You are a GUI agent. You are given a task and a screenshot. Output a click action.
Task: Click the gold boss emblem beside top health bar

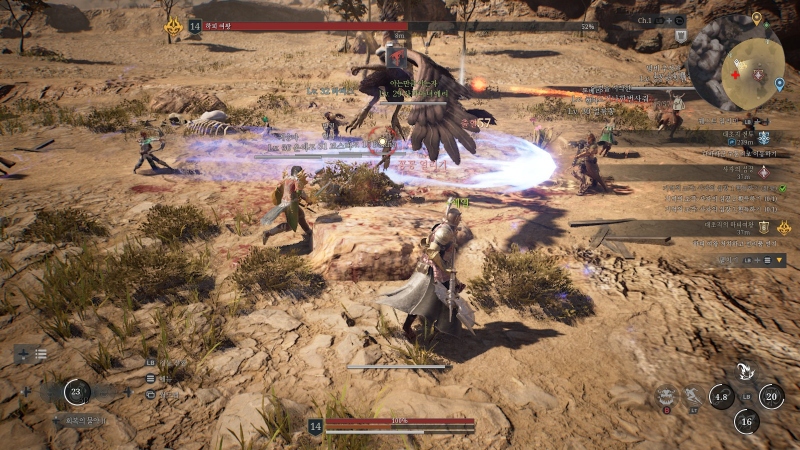(172, 26)
